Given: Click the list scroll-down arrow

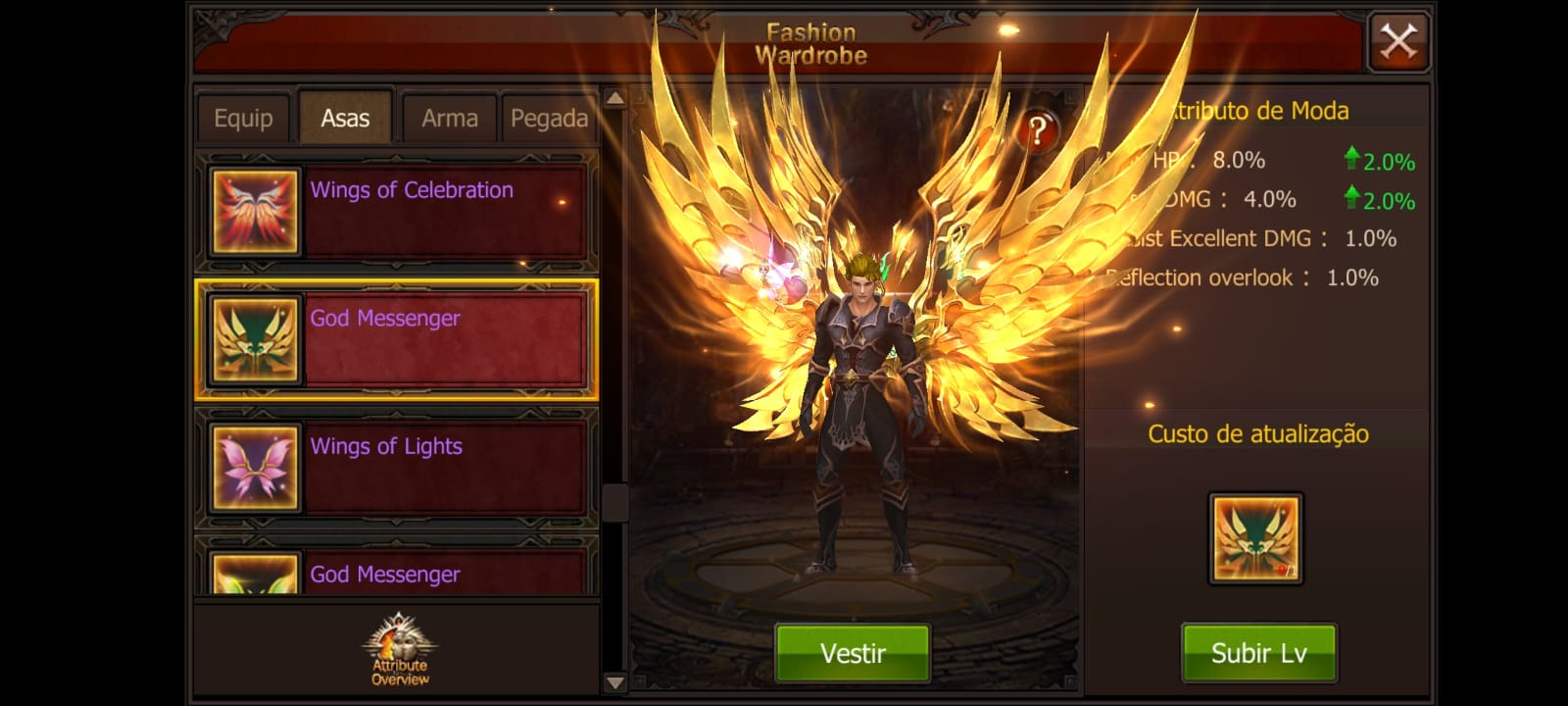Looking at the screenshot, I should click(x=614, y=682).
